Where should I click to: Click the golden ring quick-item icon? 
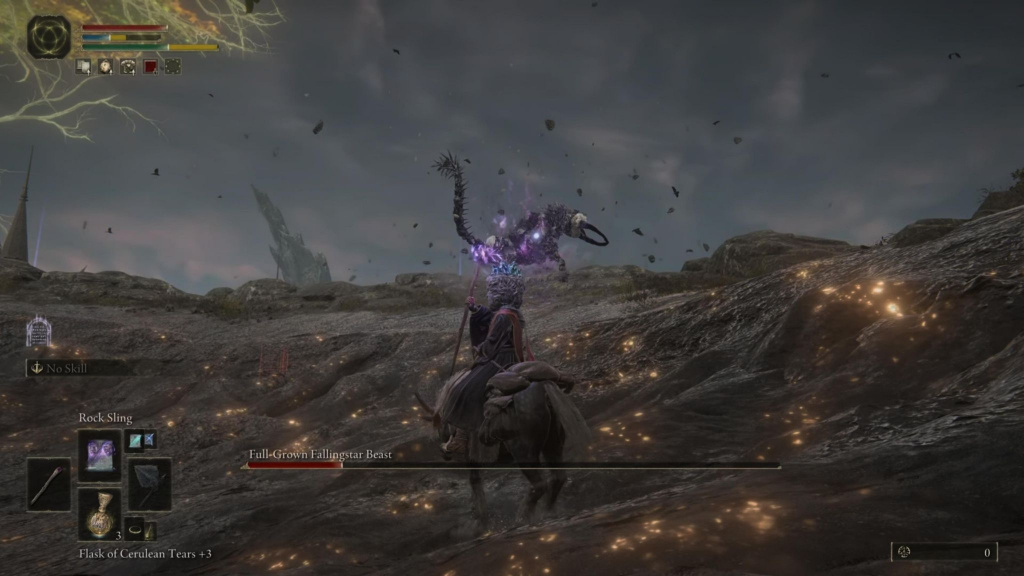click(x=133, y=531)
